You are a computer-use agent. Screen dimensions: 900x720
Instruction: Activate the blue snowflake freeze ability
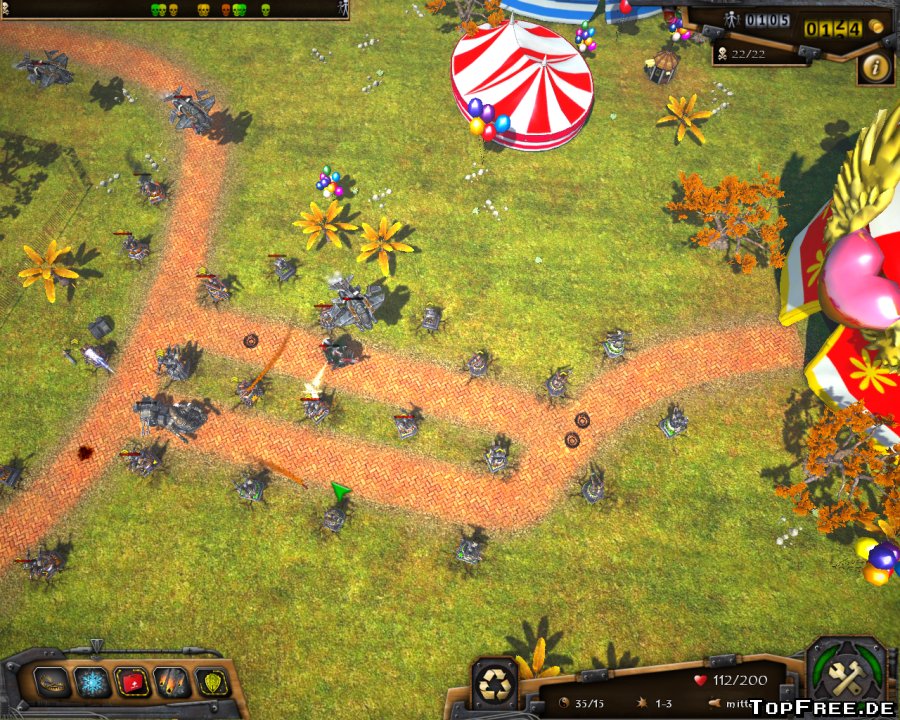93,683
